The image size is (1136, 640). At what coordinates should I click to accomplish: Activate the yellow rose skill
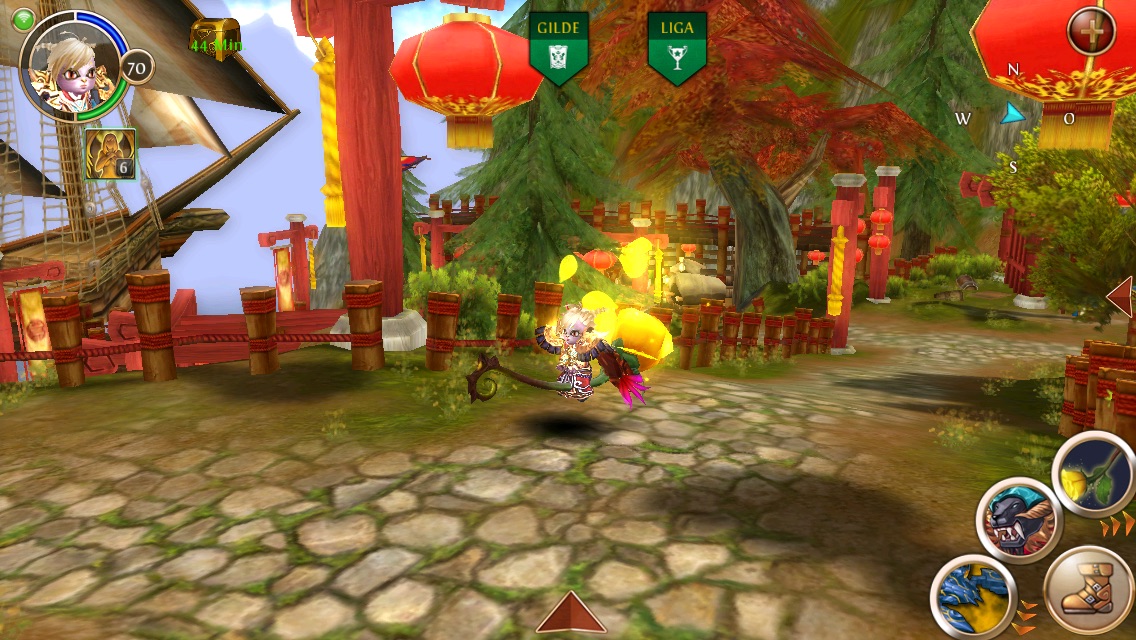pyautogui.click(x=1095, y=475)
